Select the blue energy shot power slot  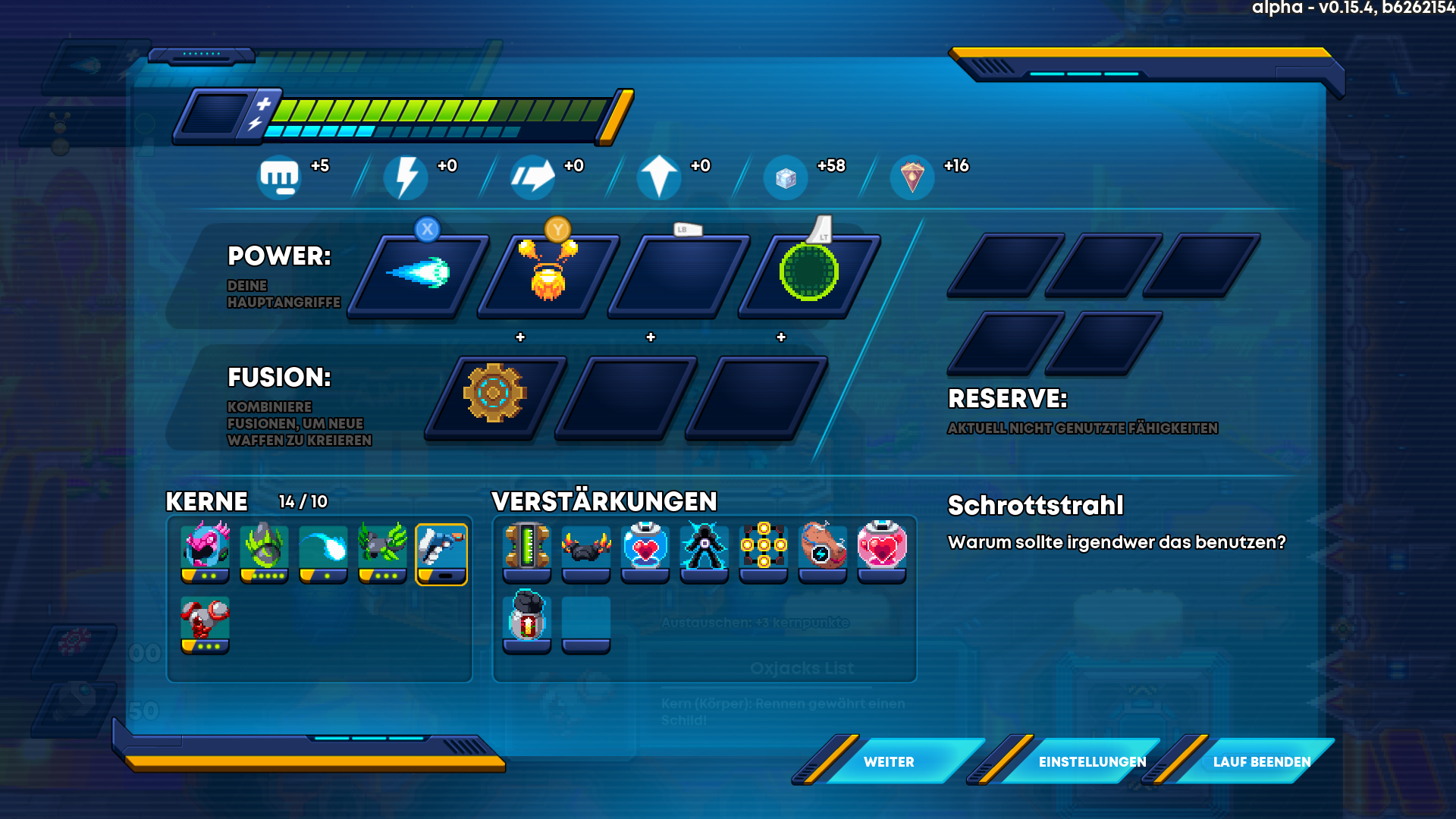pyautogui.click(x=418, y=275)
